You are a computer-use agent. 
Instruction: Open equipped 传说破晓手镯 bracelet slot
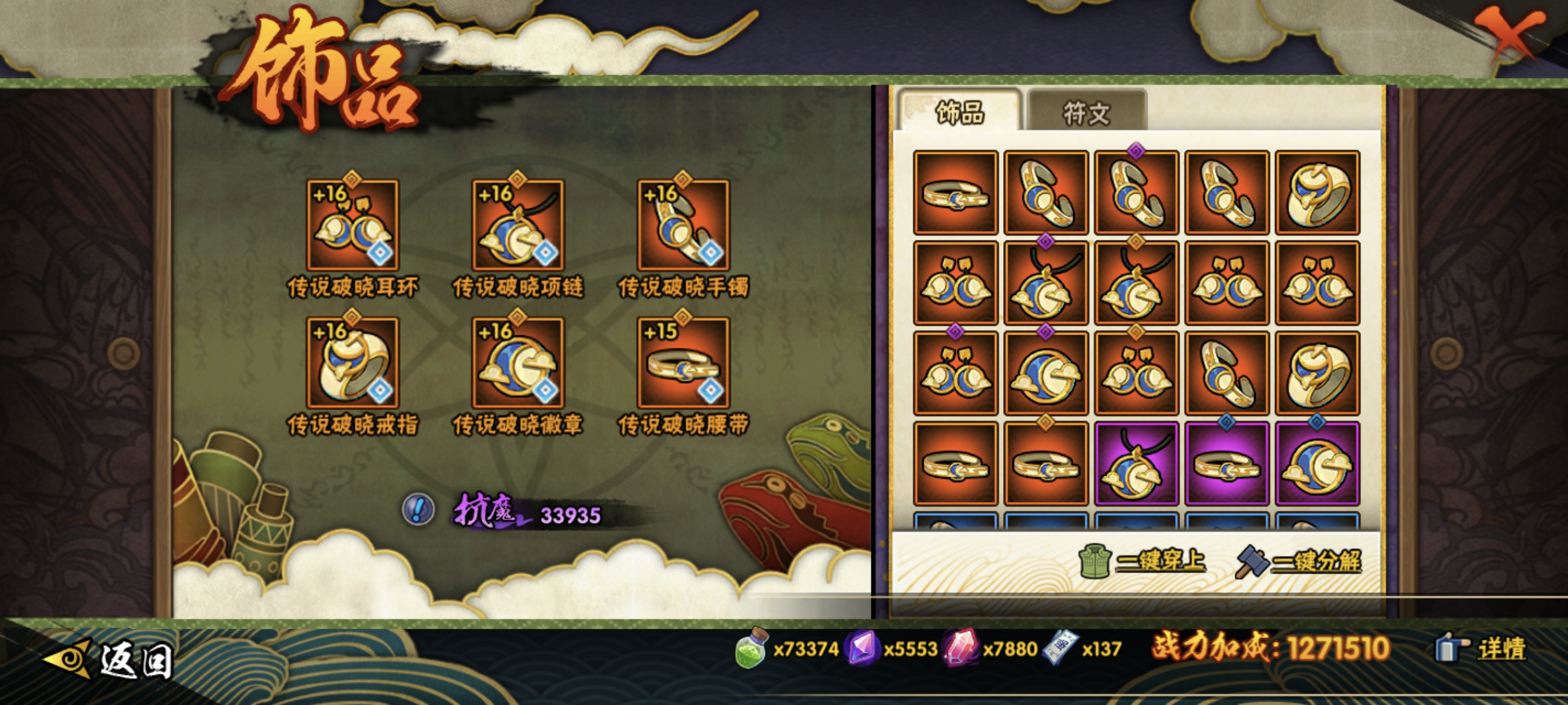[683, 225]
